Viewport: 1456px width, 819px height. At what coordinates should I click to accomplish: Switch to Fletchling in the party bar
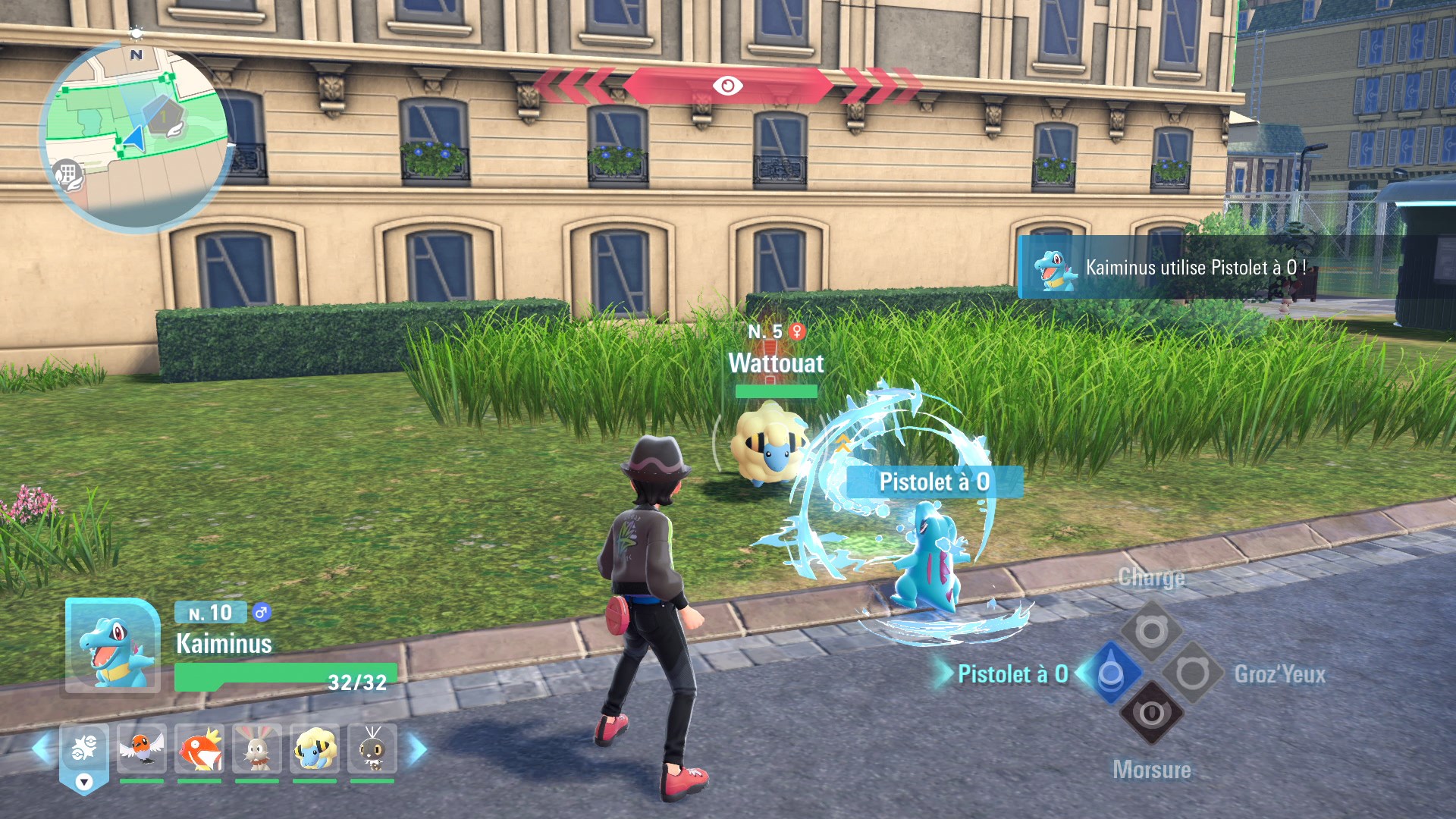[142, 748]
